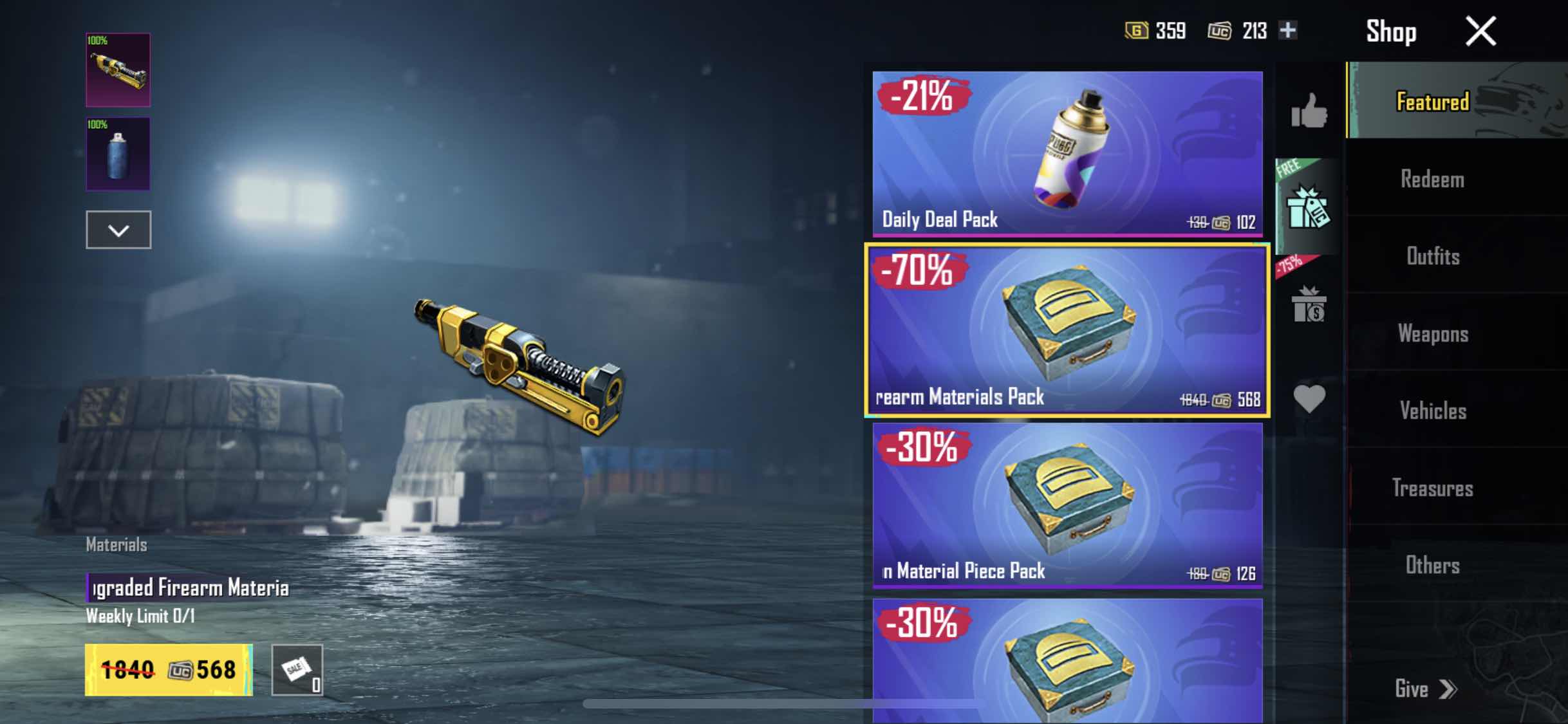The width and height of the screenshot is (1568, 724).
Task: Browse the Outfits category
Action: click(1433, 256)
